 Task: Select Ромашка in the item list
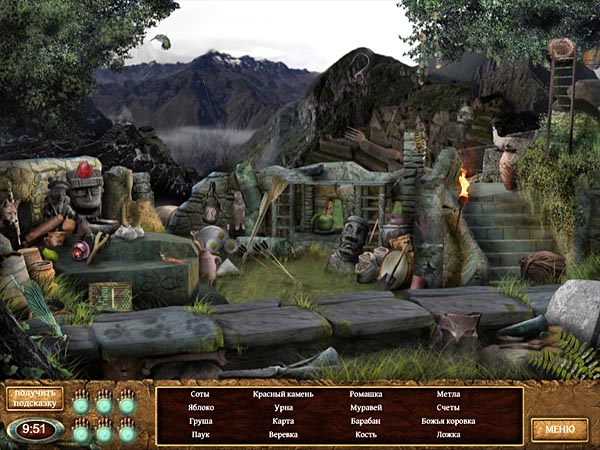coord(366,394)
